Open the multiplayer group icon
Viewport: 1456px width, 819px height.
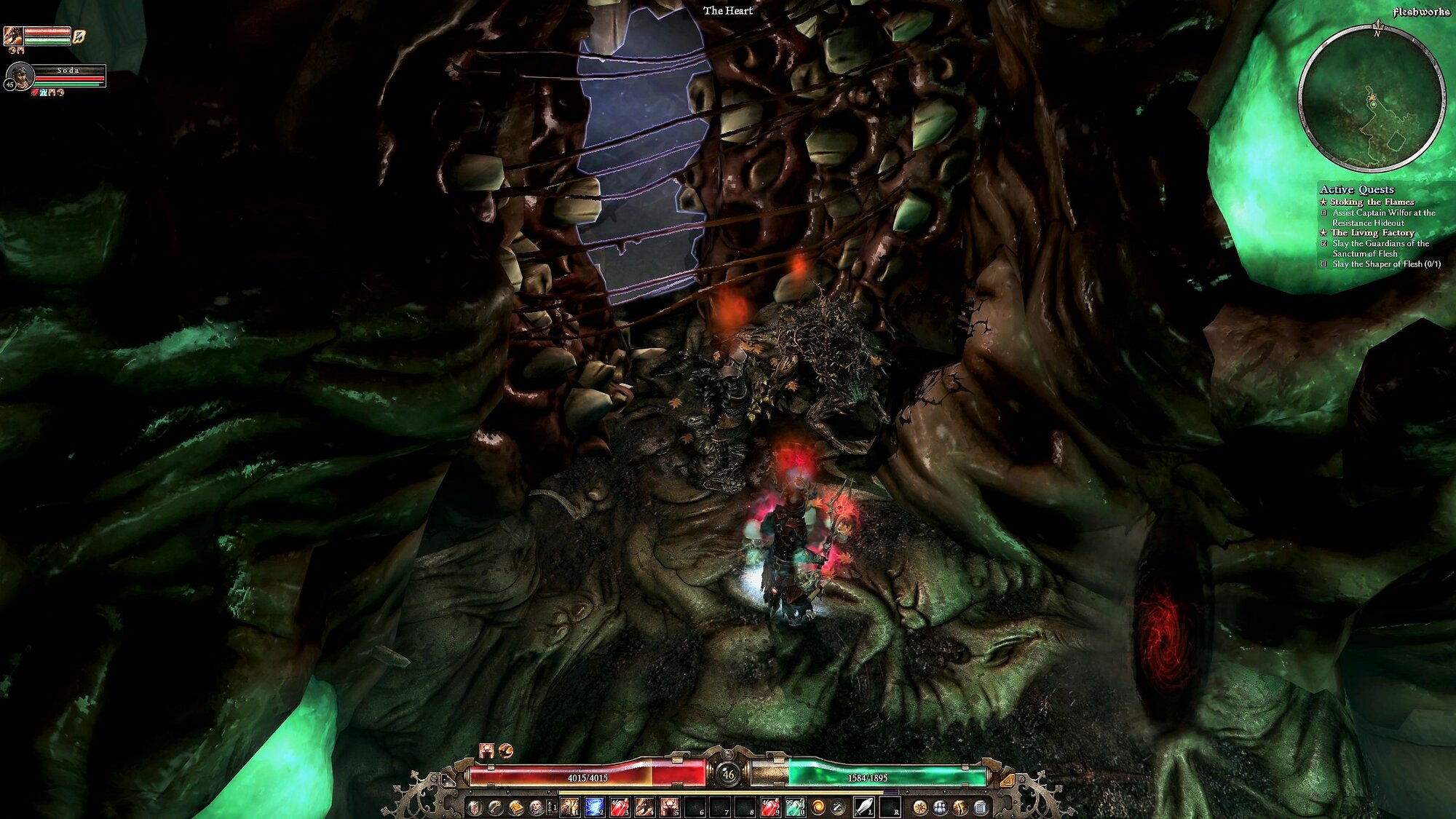pyautogui.click(x=940, y=807)
